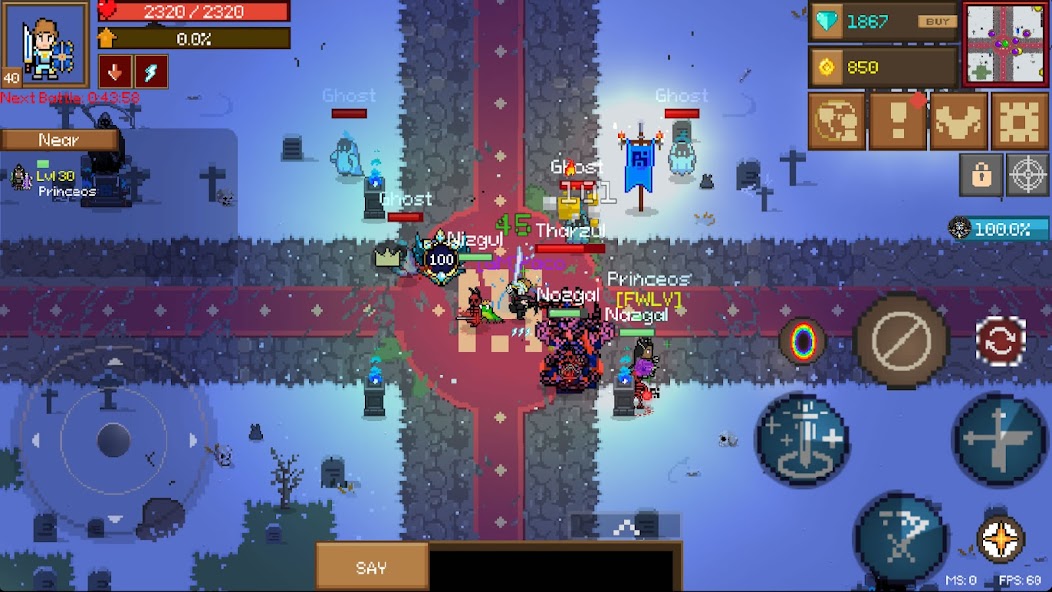Tap the red down-arrow debuff icon

click(114, 72)
